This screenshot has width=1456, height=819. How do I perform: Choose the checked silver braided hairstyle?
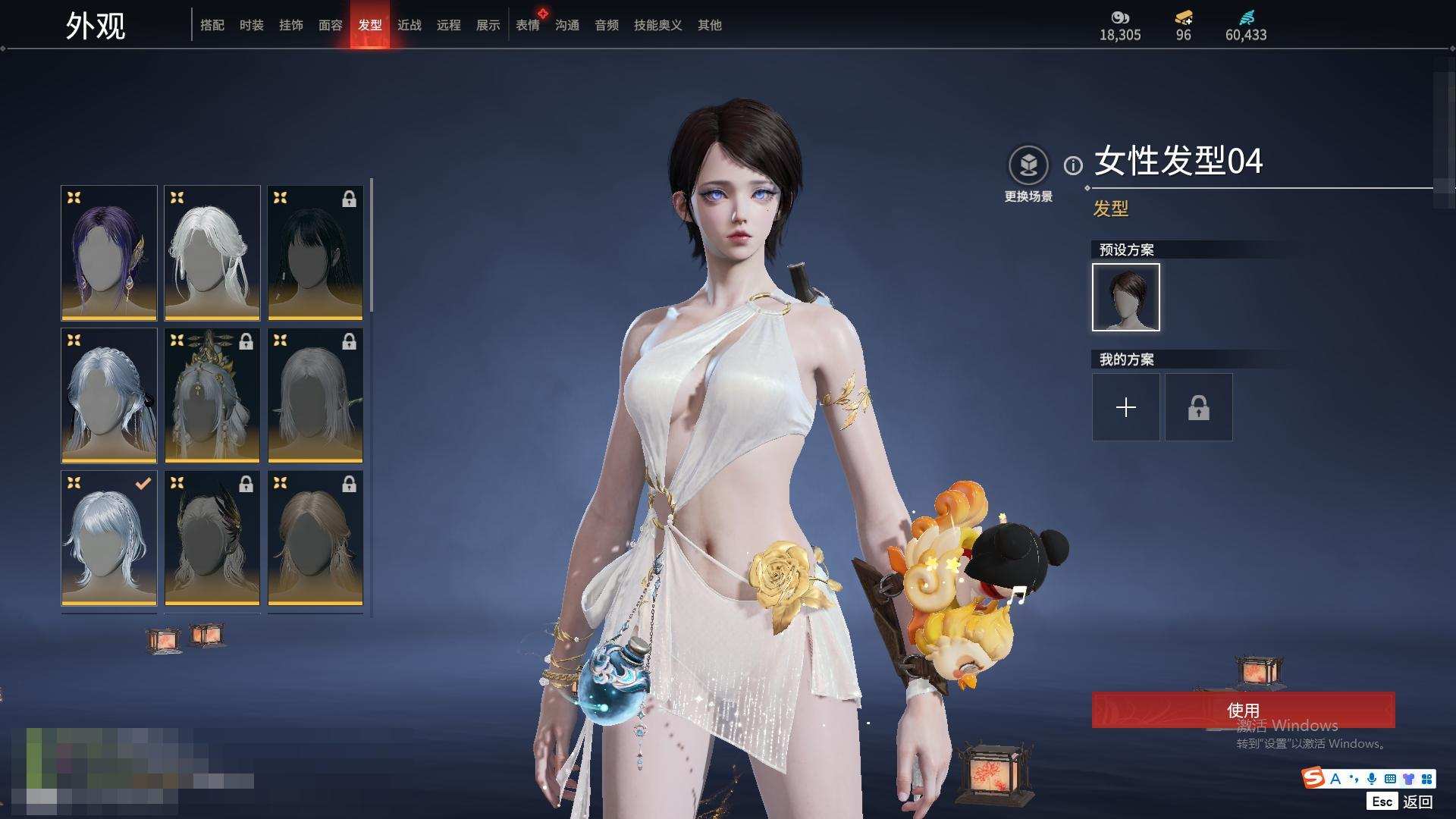pos(109,538)
